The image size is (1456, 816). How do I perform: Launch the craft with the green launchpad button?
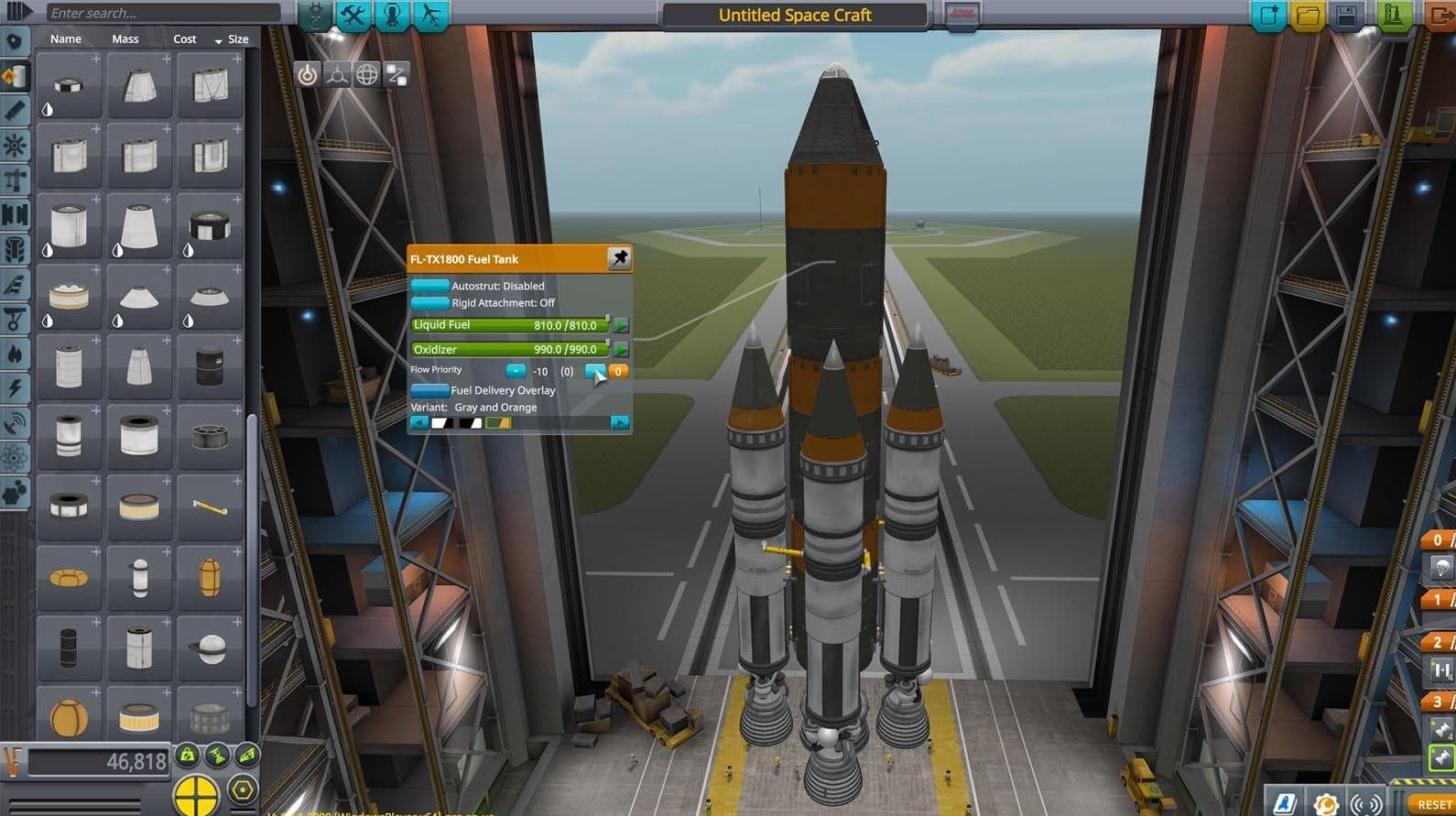(x=1393, y=16)
